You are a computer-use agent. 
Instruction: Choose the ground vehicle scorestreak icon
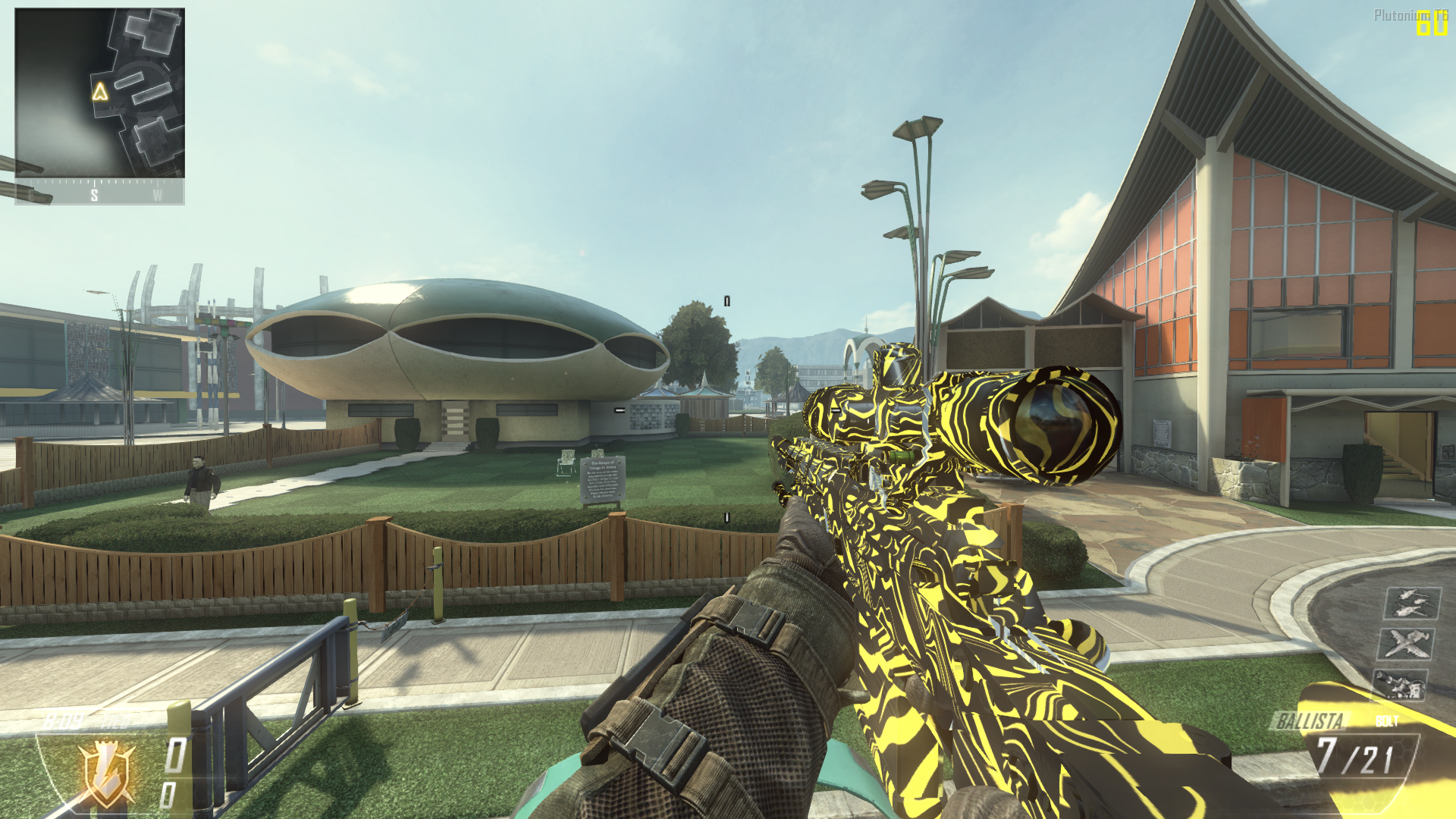click(x=1400, y=684)
